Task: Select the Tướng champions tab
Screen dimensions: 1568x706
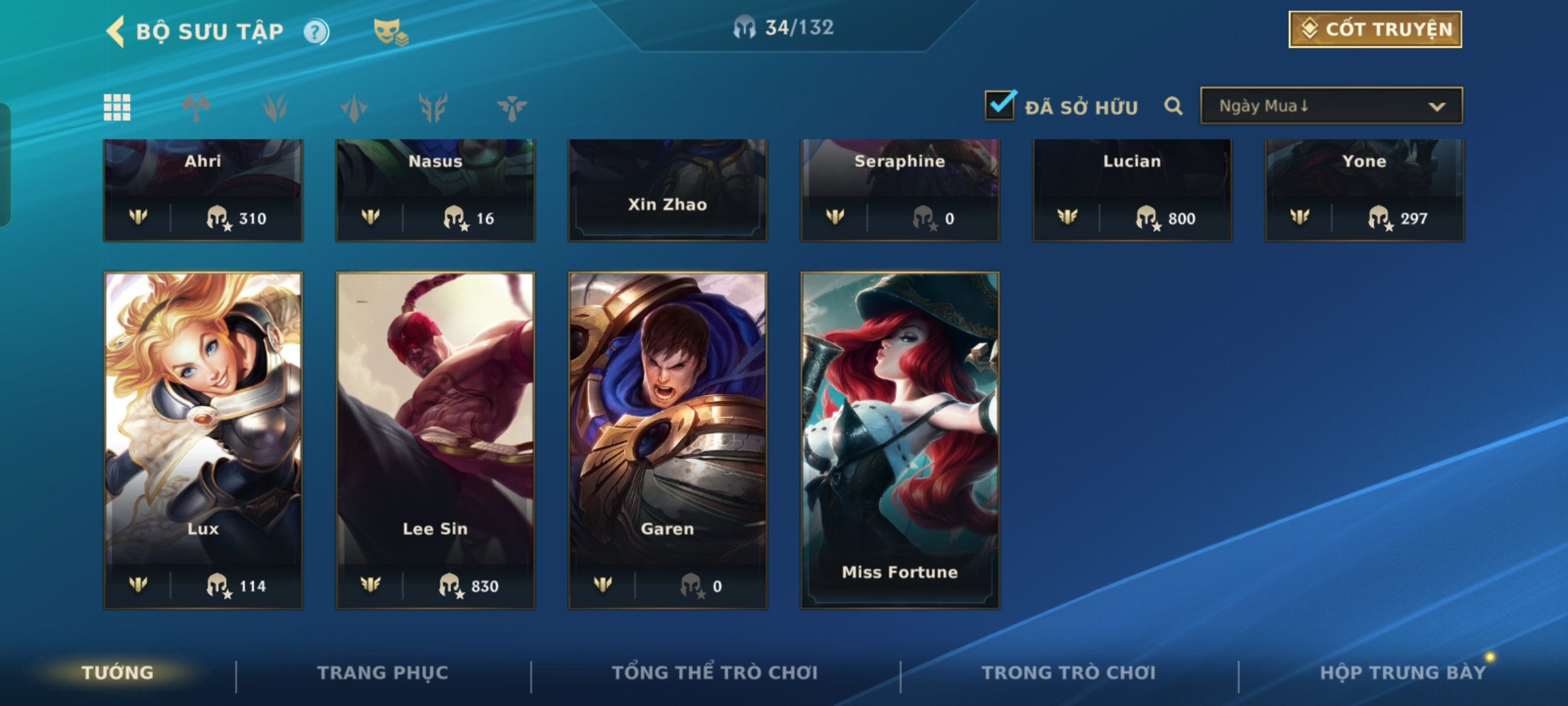Action: (x=118, y=673)
